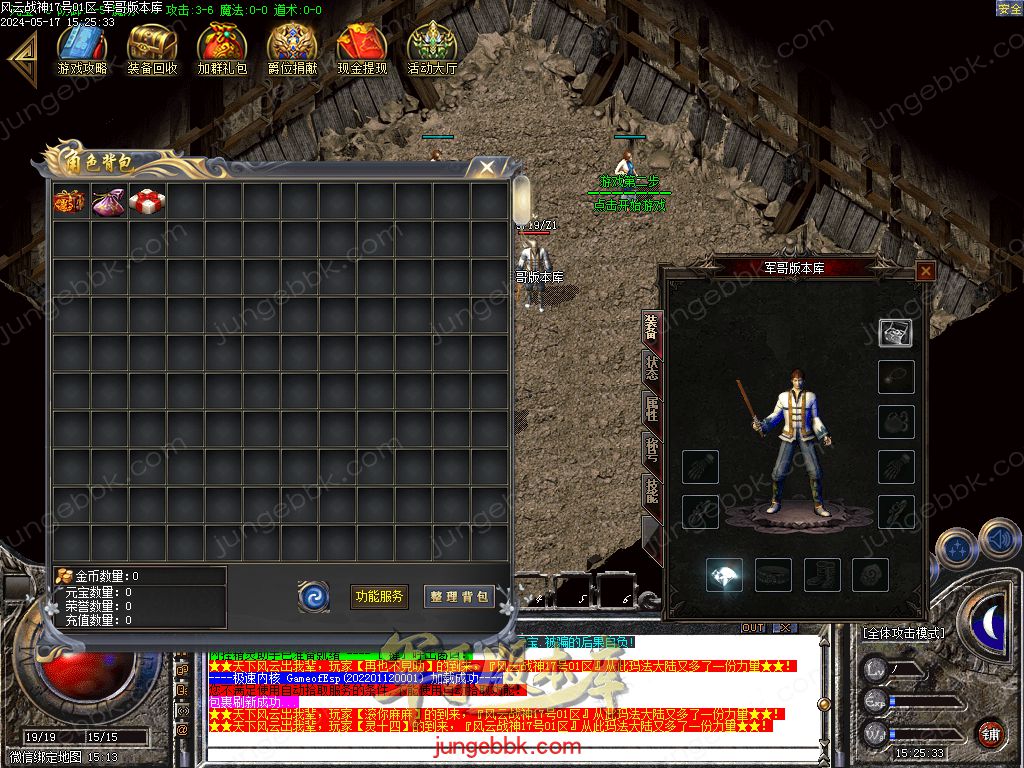Switch to the 状态 status tab
This screenshot has width=1024, height=768.
click(652, 369)
